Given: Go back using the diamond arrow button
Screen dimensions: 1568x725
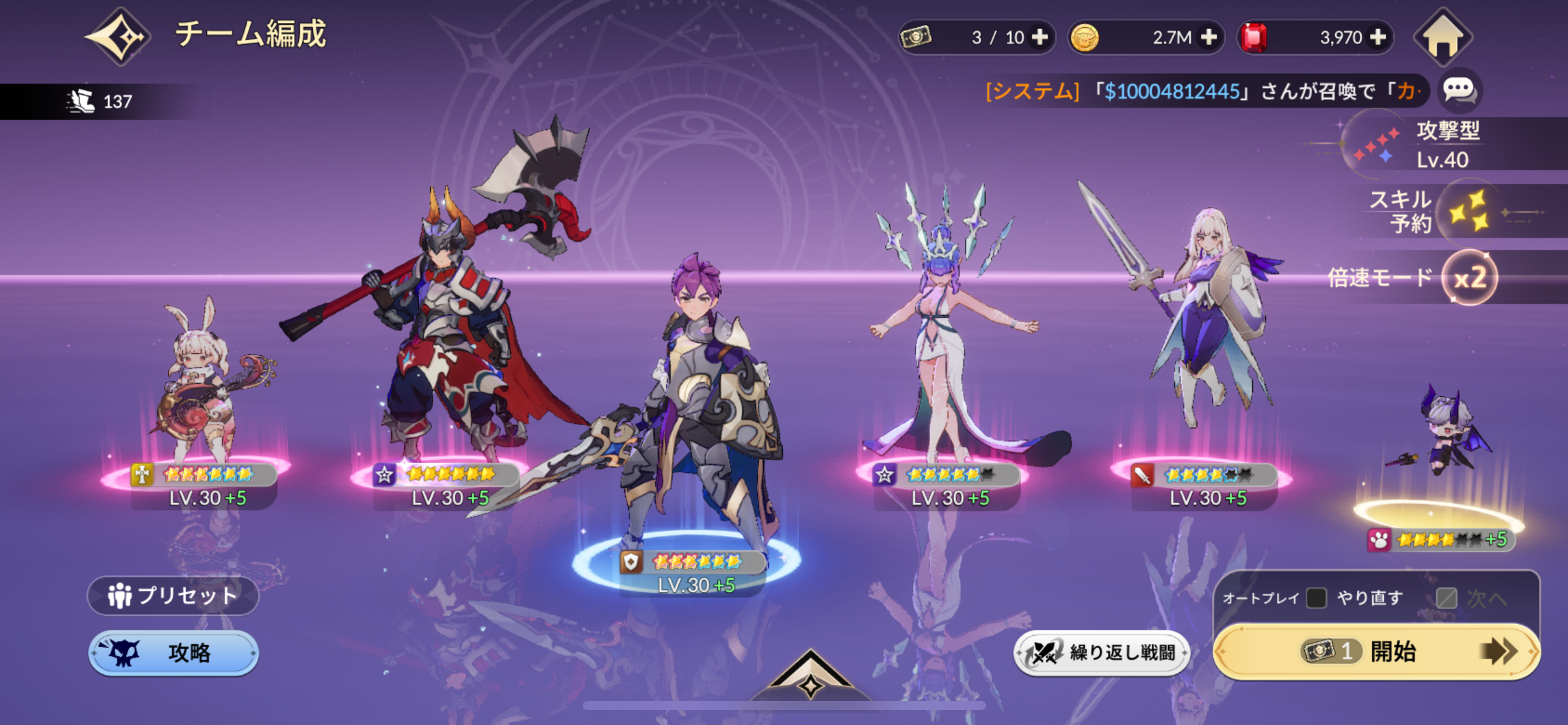Looking at the screenshot, I should [118, 37].
